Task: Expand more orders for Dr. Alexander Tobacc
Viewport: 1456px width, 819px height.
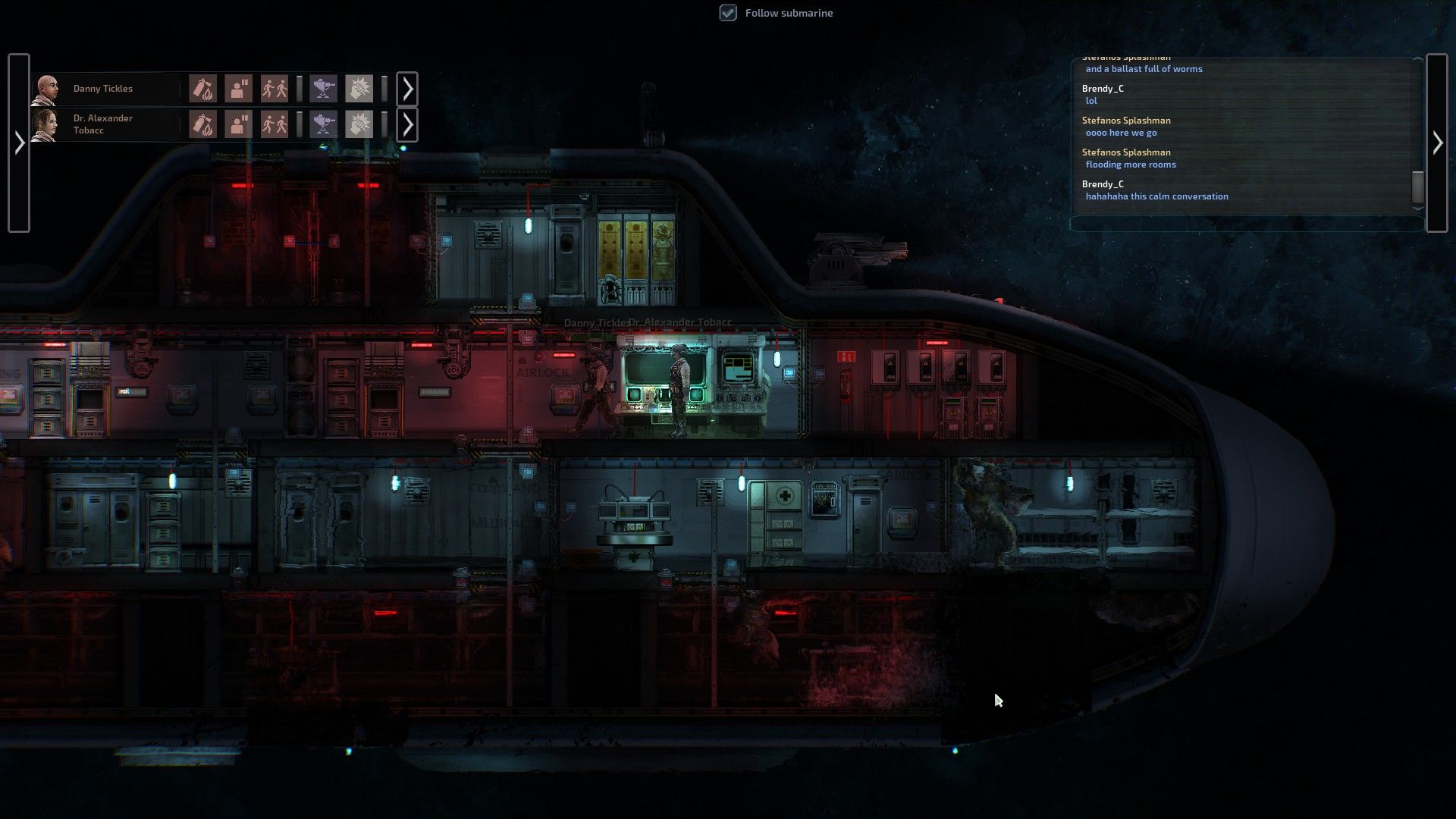Action: pos(407,124)
